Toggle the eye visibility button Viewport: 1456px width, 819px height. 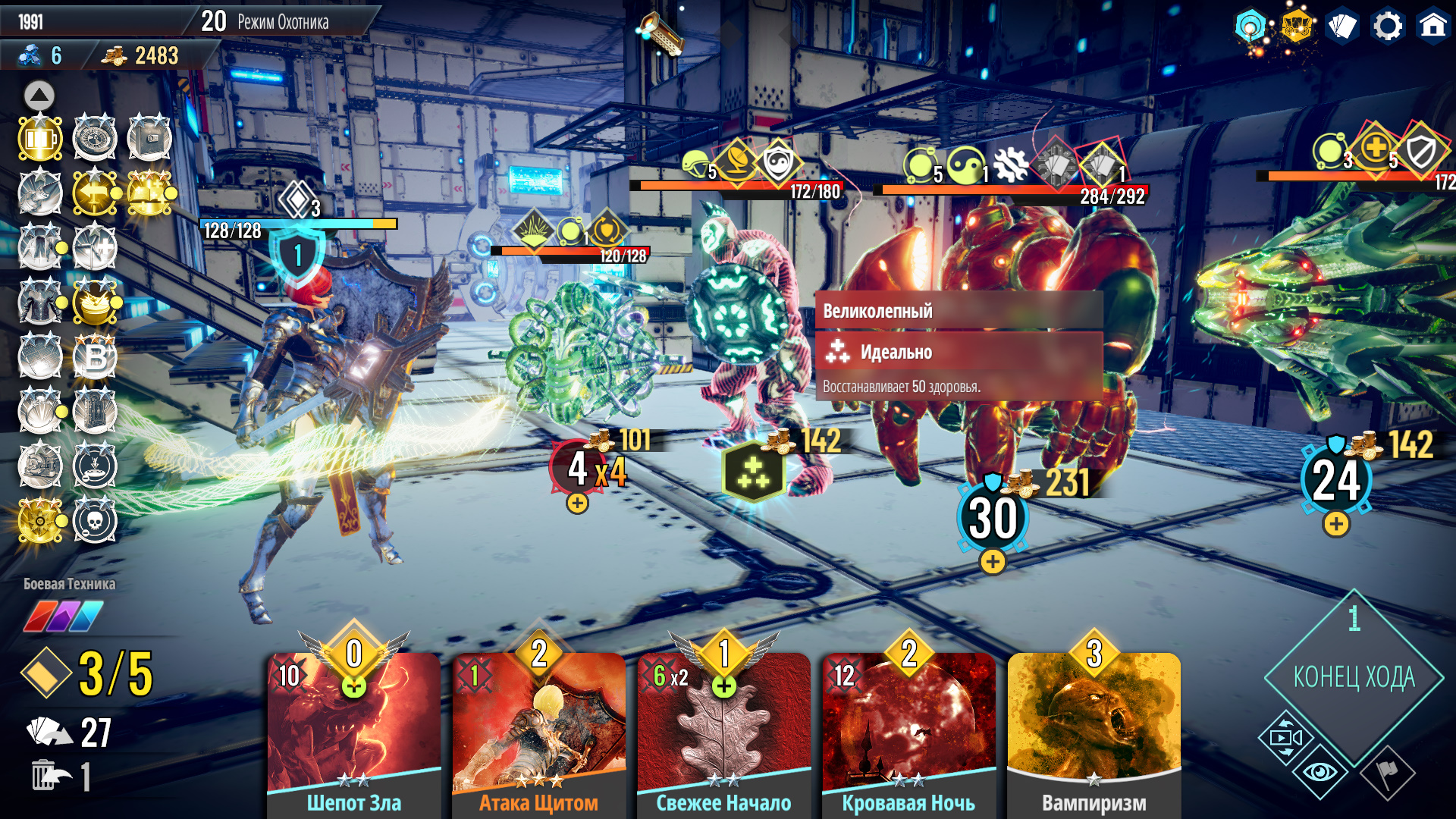(1320, 772)
